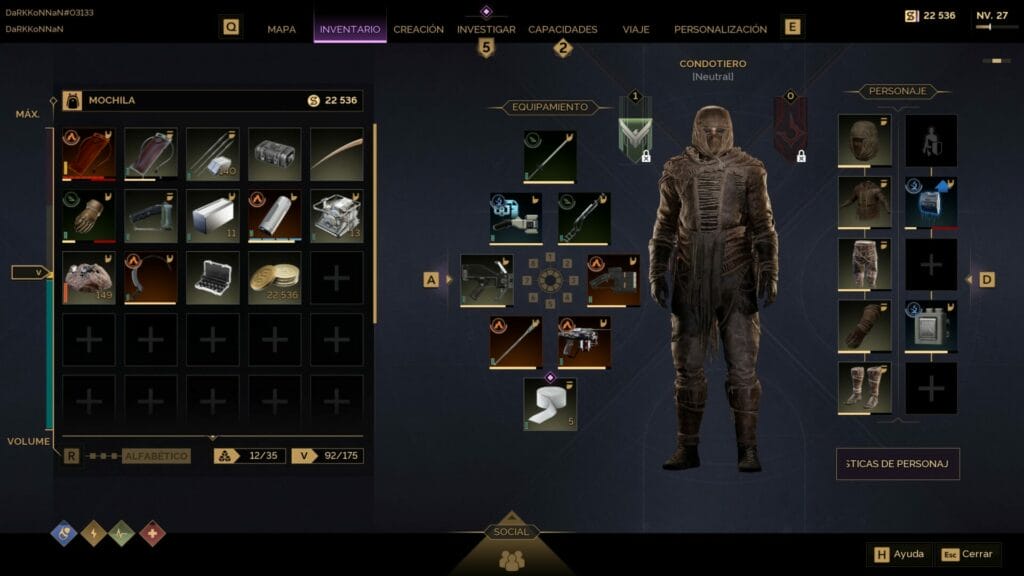Choose the equipped trousers slot
Screen dimensions: 1024x576
click(x=864, y=264)
